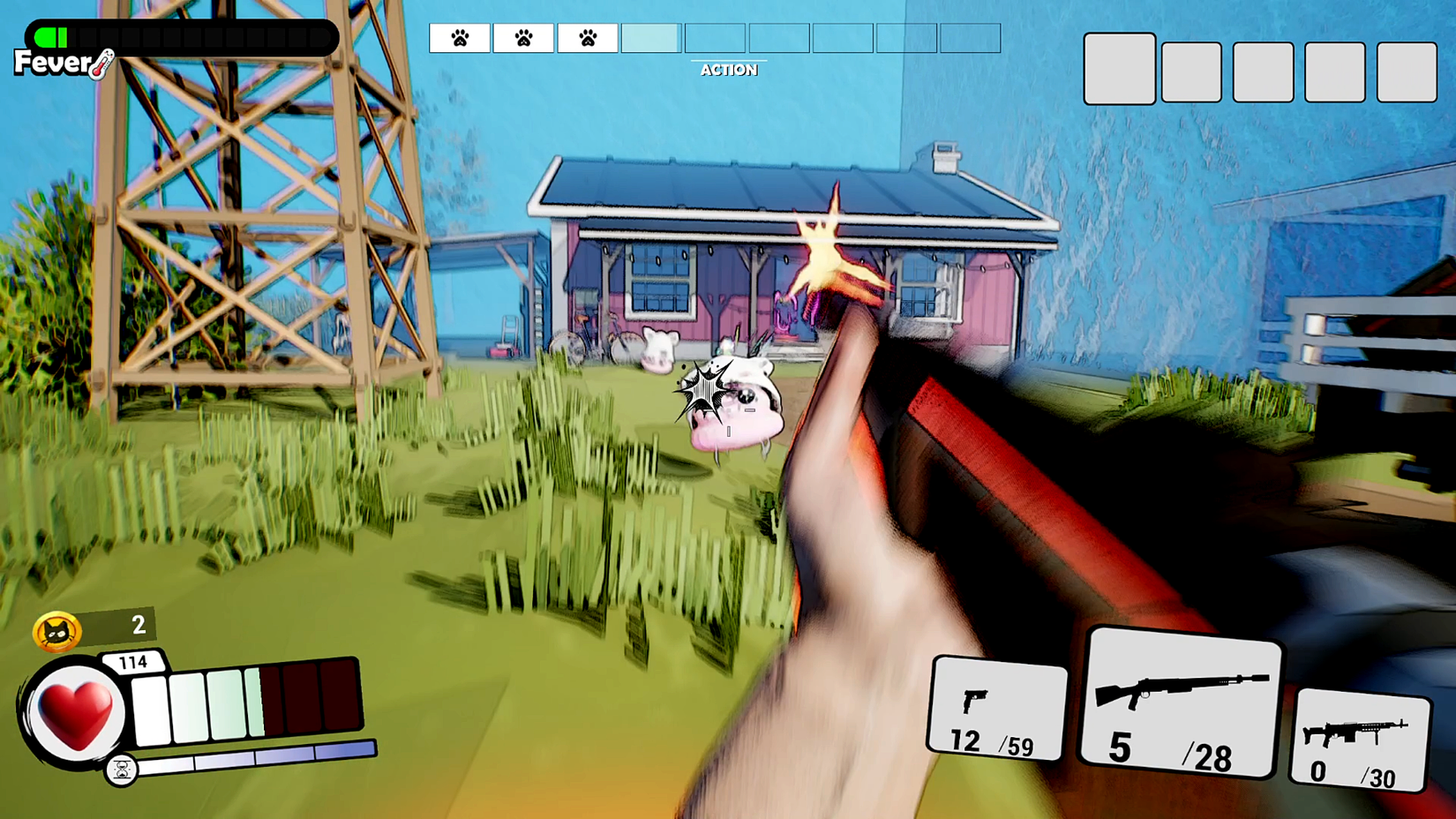Click the ACTION combo label
Image resolution: width=1456 pixels, height=819 pixels.
(x=730, y=71)
